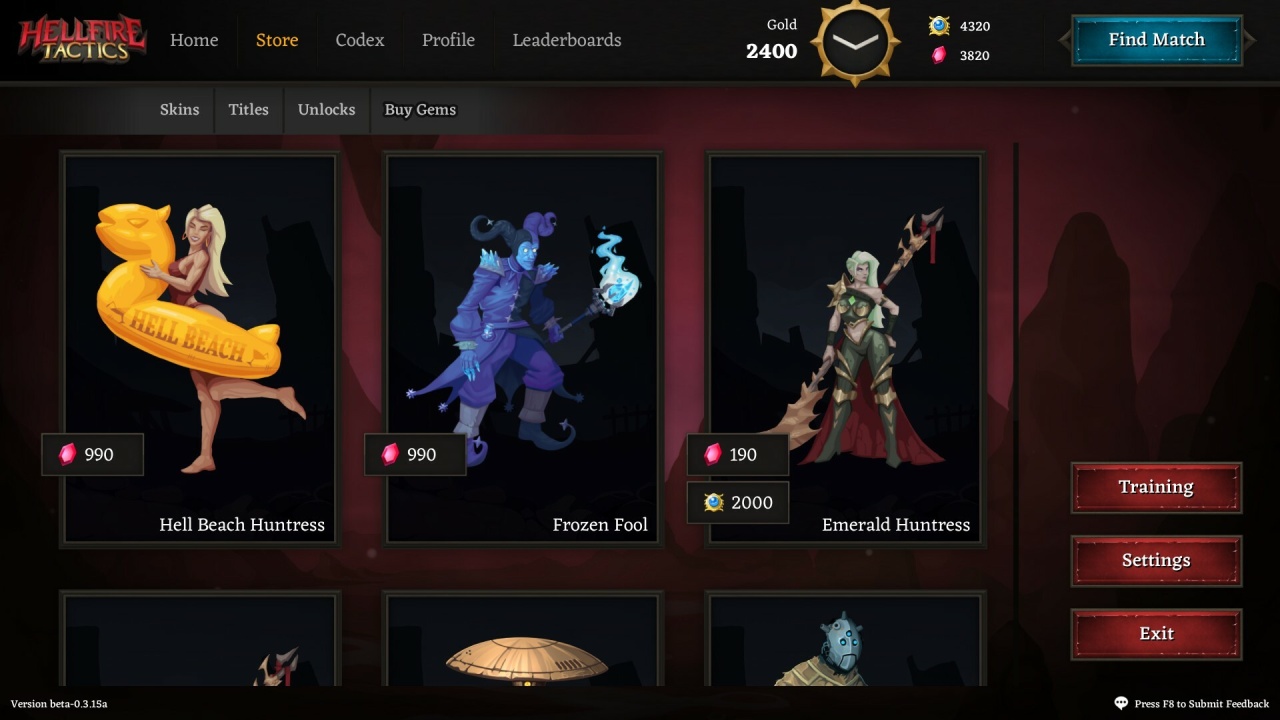The image size is (1280, 720).
Task: Buy Frozen Fool for 990 gems
Action: point(416,455)
